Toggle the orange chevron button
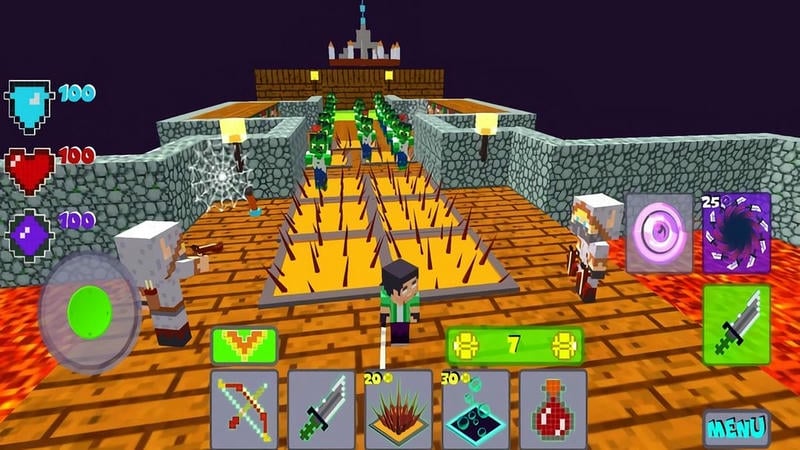This screenshot has width=800, height=450. pos(245,345)
